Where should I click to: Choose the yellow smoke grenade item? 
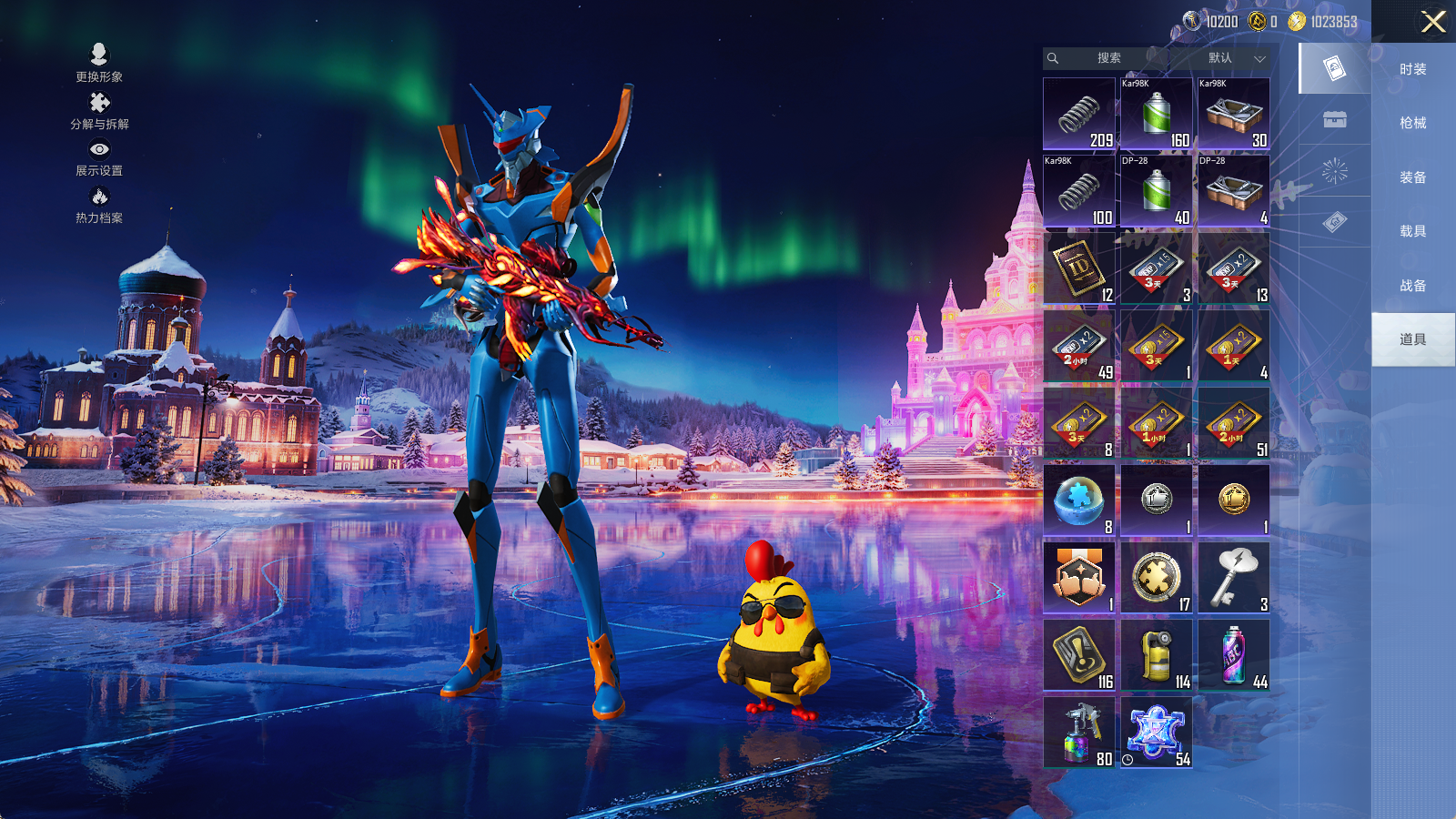pyautogui.click(x=1157, y=654)
